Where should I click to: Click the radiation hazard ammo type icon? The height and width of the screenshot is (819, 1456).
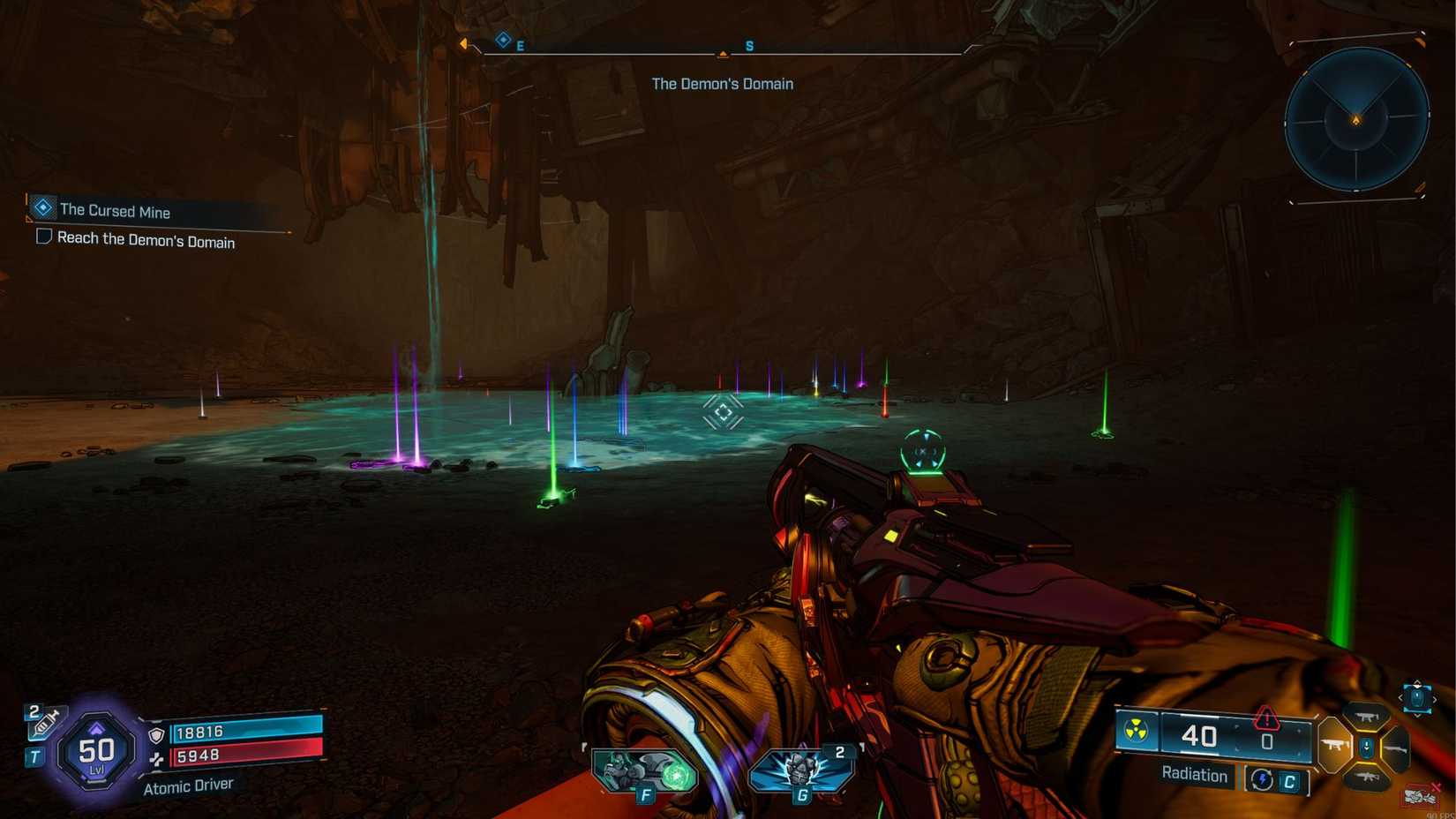point(1136,728)
